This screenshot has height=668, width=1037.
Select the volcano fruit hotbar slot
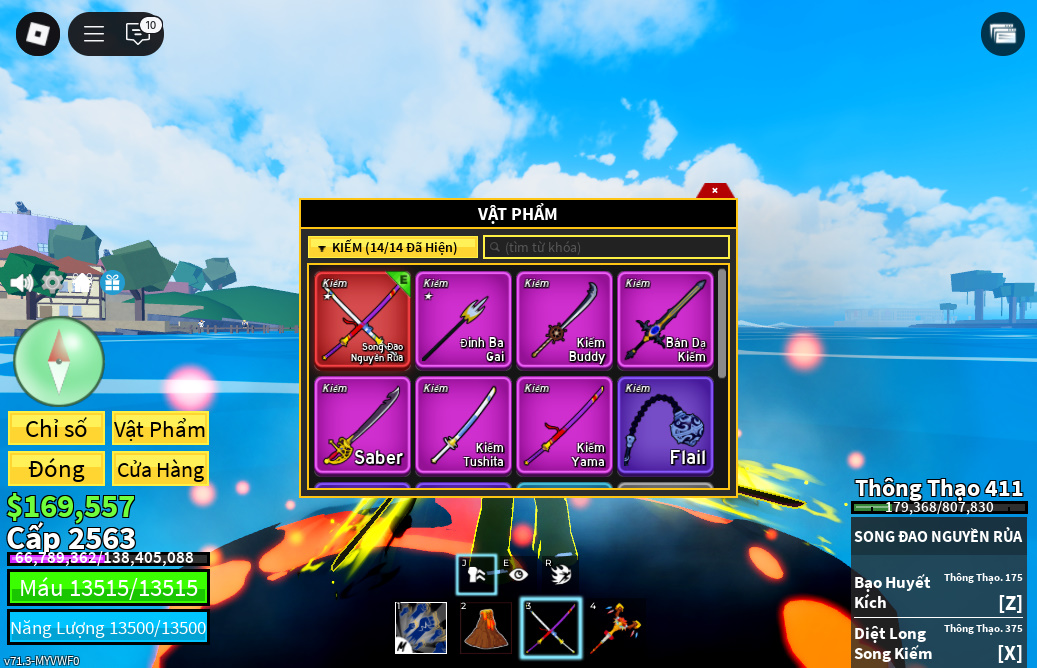pos(486,628)
